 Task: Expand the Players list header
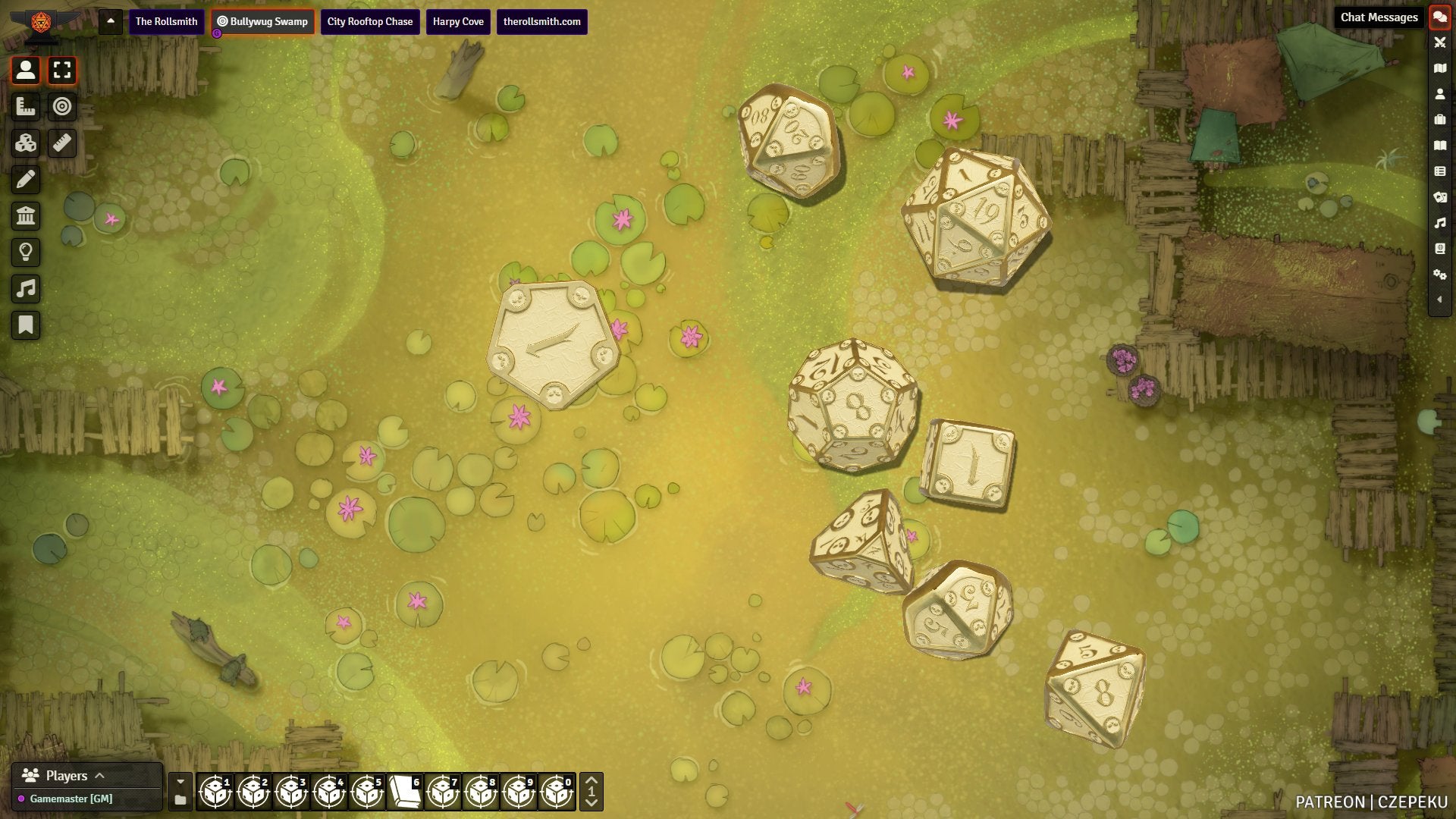[x=67, y=776]
